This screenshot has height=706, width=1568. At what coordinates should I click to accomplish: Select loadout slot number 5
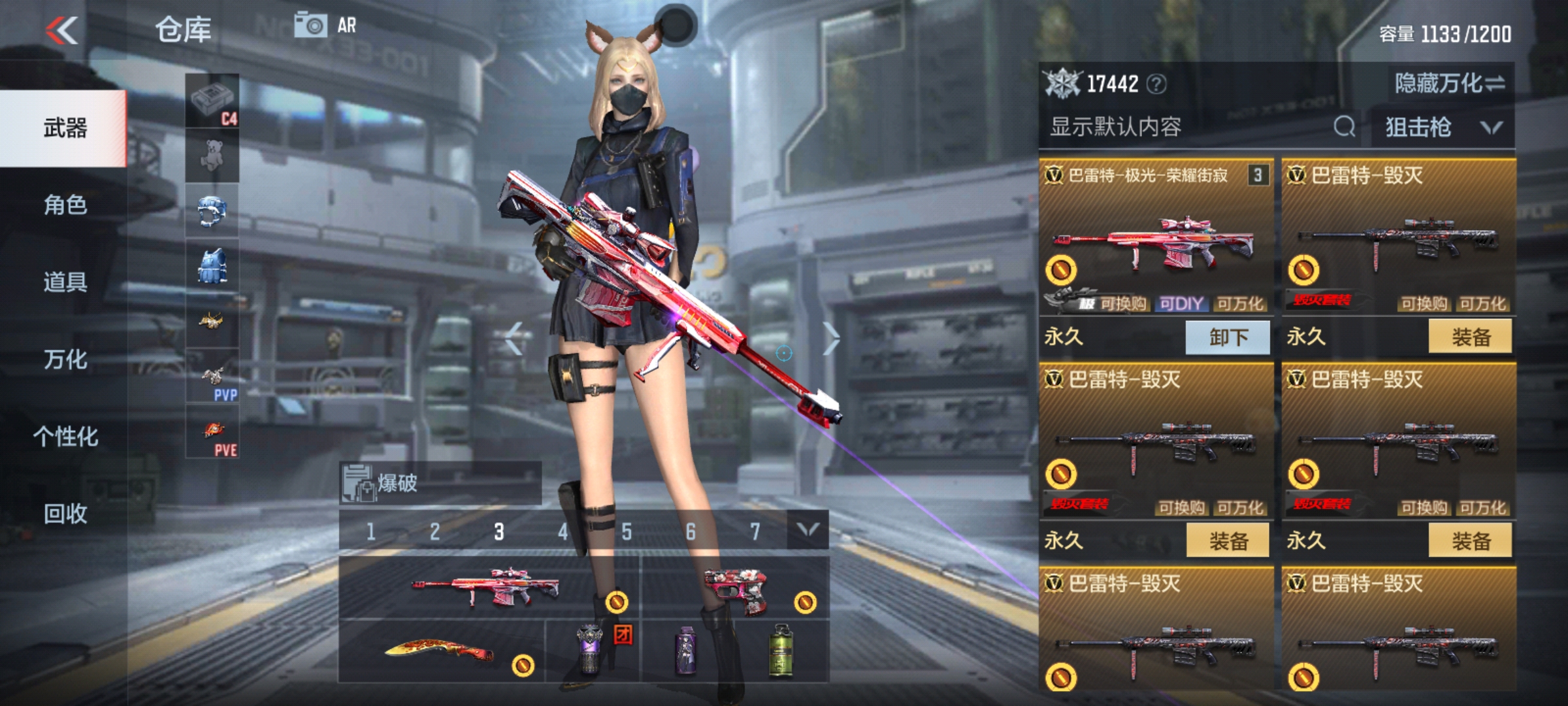coord(626,531)
